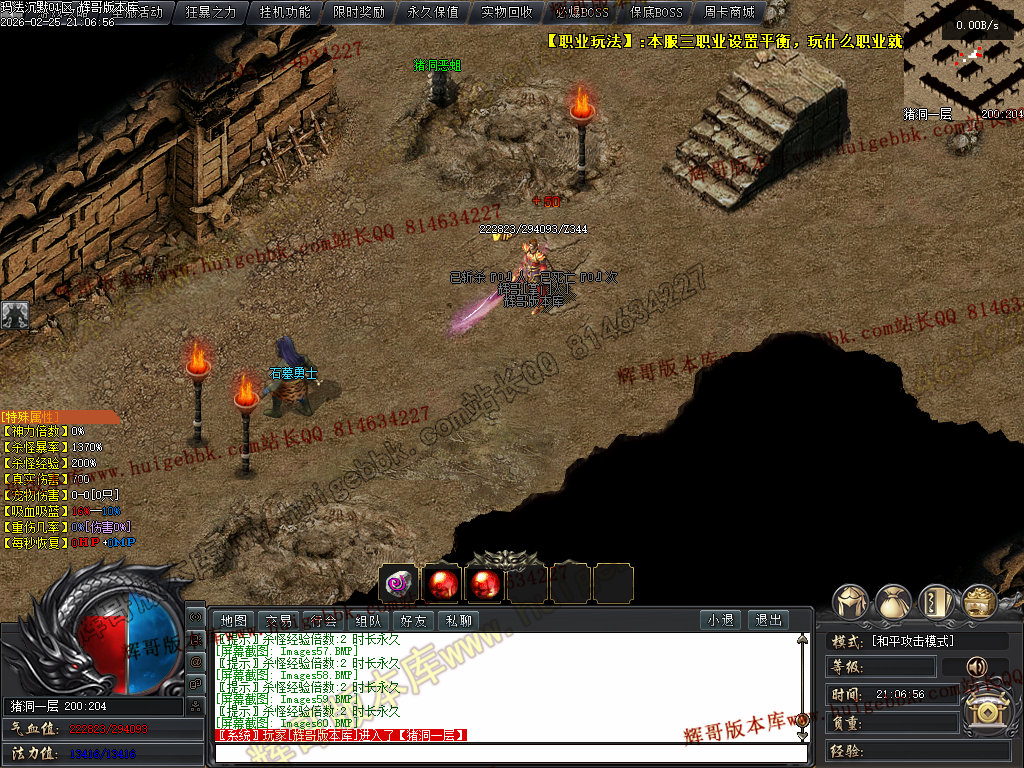
Task: Open the 必爆BOSS menu
Action: [581, 13]
